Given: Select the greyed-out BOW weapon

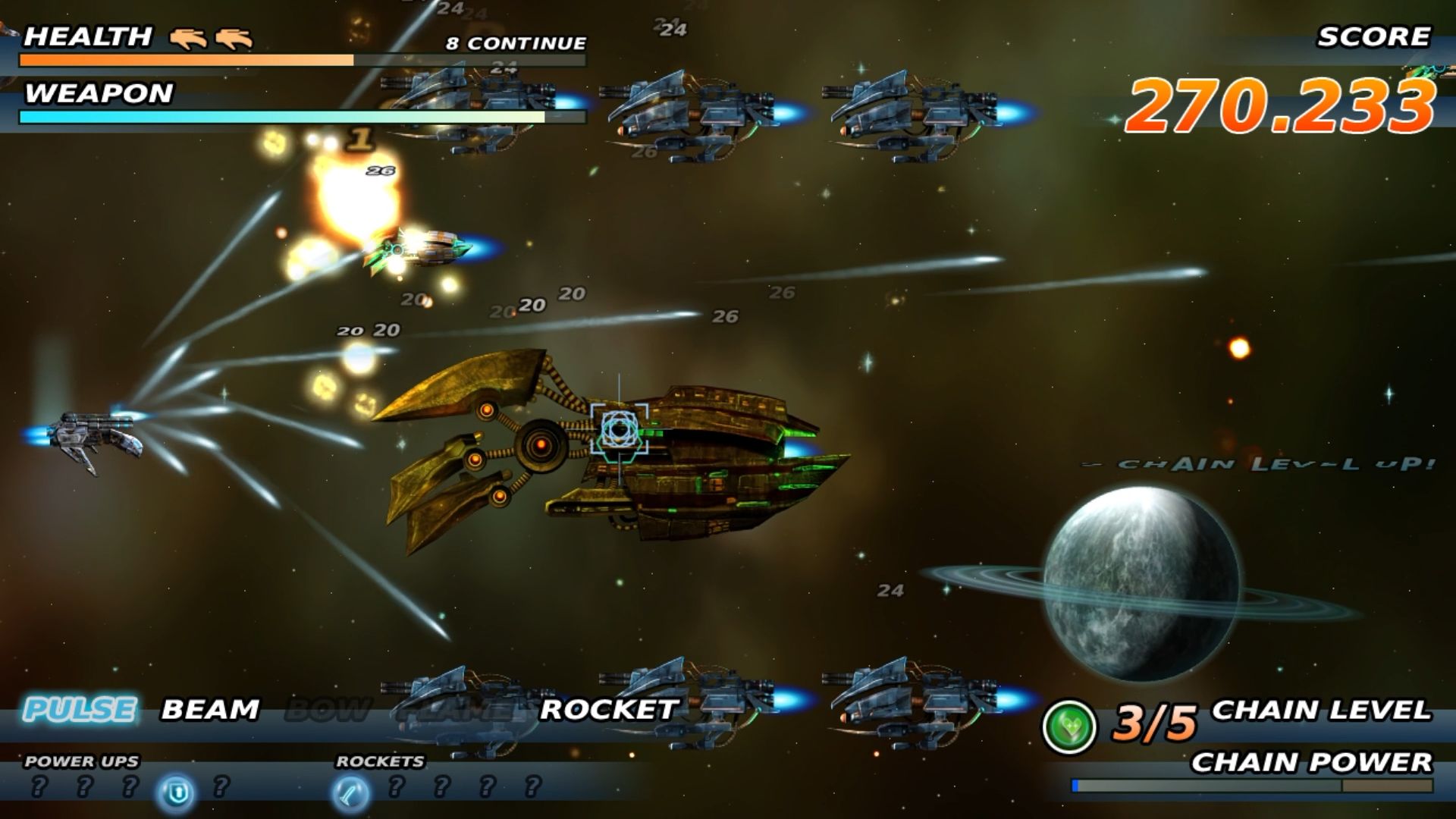Looking at the screenshot, I should point(328,710).
